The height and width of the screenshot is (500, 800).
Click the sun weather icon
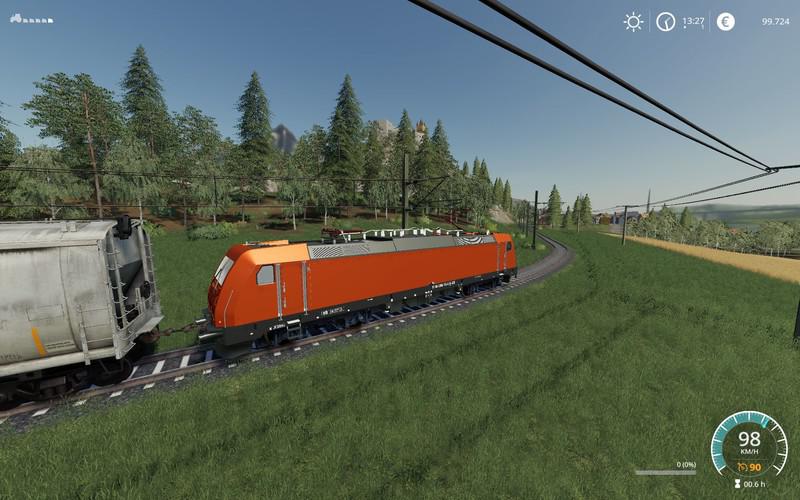[x=633, y=21]
